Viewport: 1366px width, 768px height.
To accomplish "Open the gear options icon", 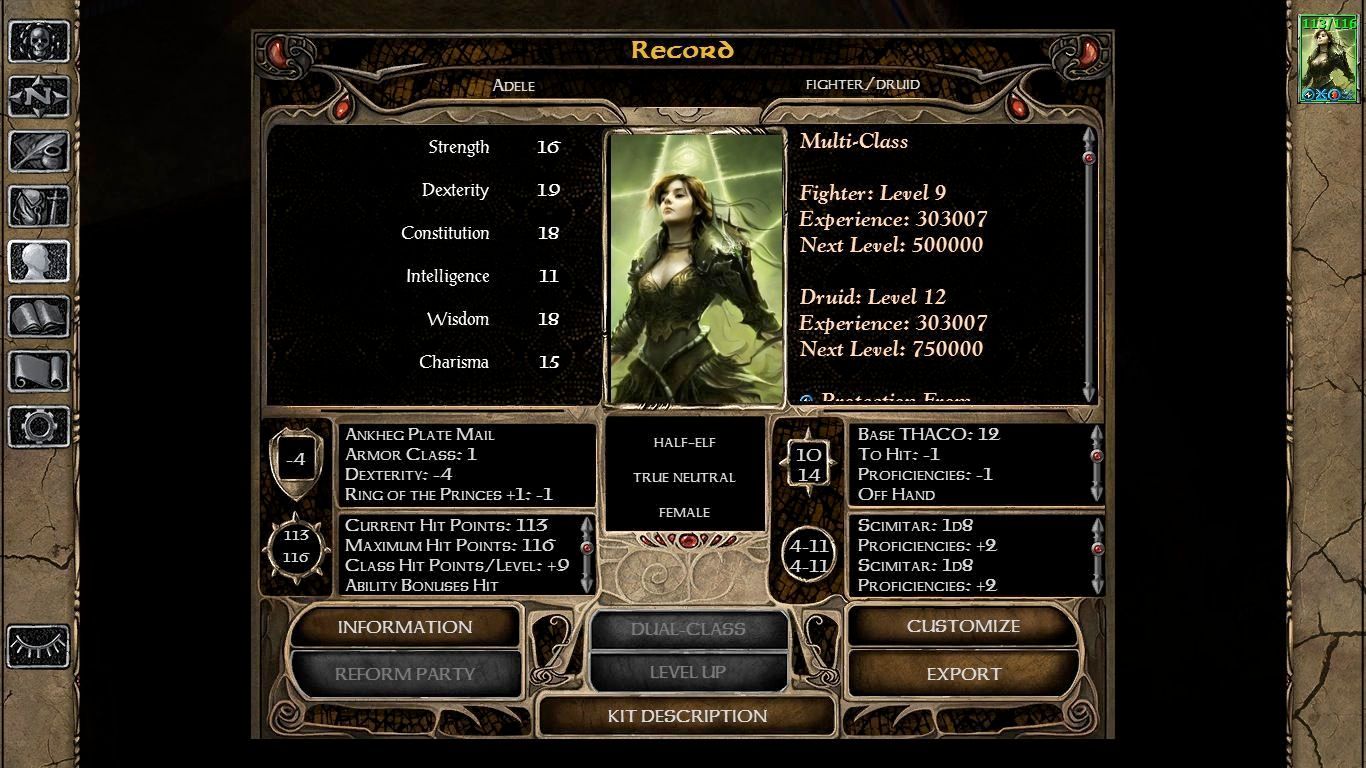I will point(39,427).
